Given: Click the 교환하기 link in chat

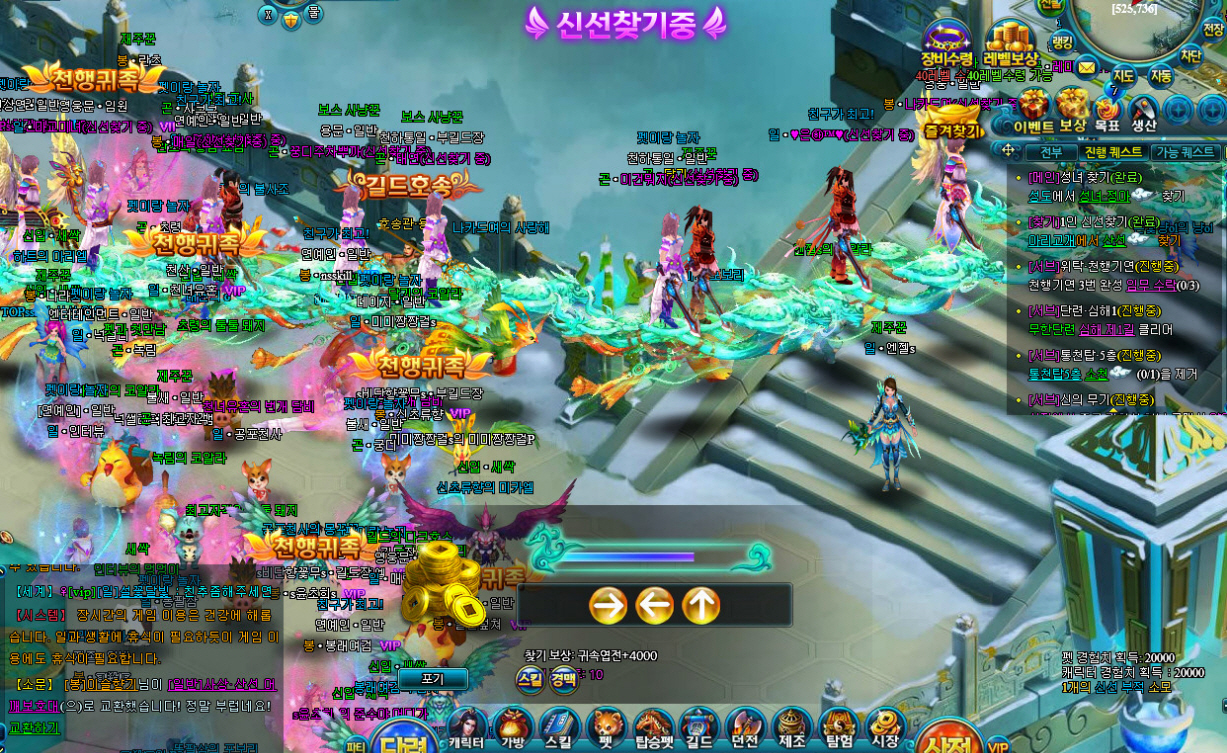Looking at the screenshot, I should click(35, 728).
